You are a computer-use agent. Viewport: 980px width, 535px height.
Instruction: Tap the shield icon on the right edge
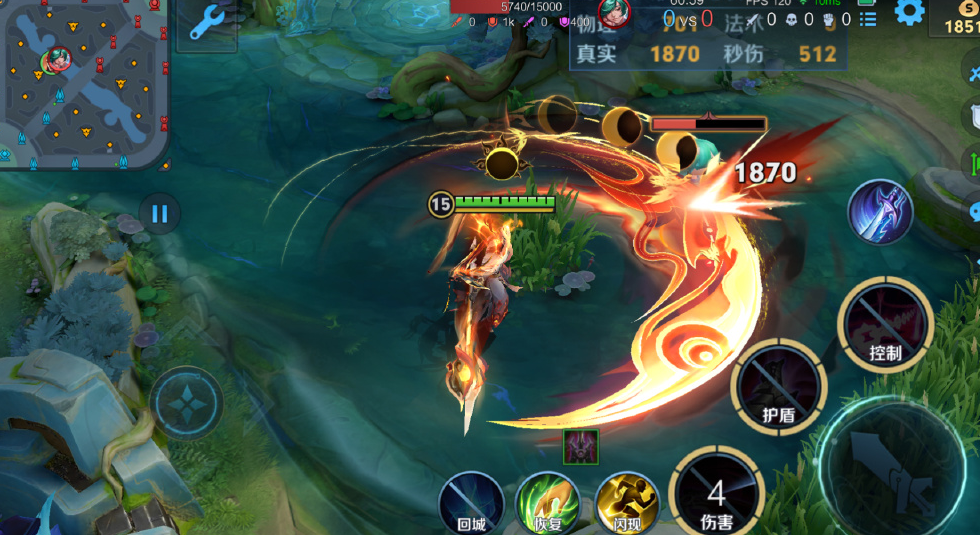click(x=973, y=116)
